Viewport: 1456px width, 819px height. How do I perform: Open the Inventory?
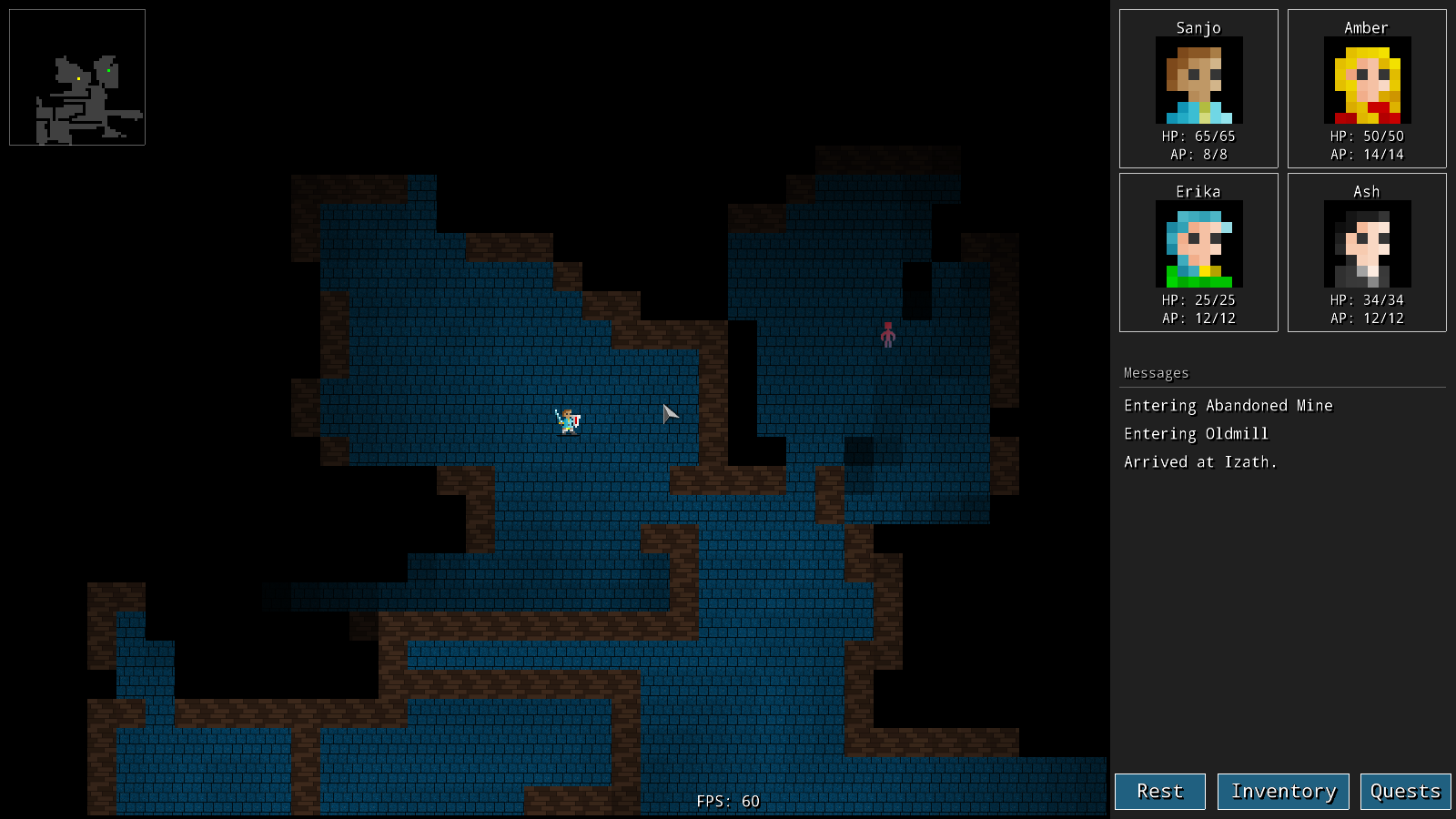[1283, 791]
